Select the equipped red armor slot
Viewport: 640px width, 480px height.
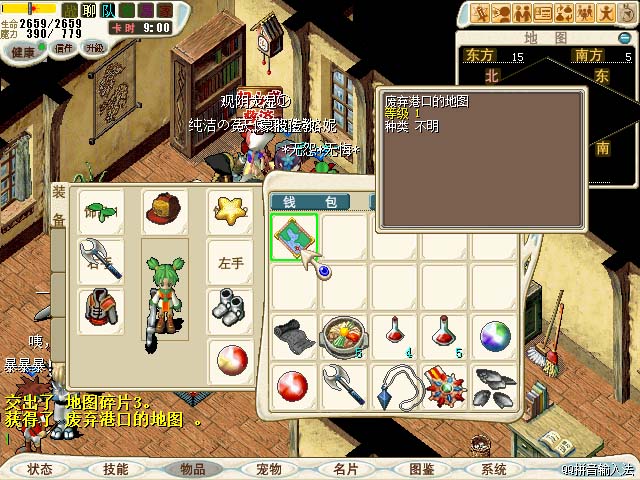(x=100, y=308)
